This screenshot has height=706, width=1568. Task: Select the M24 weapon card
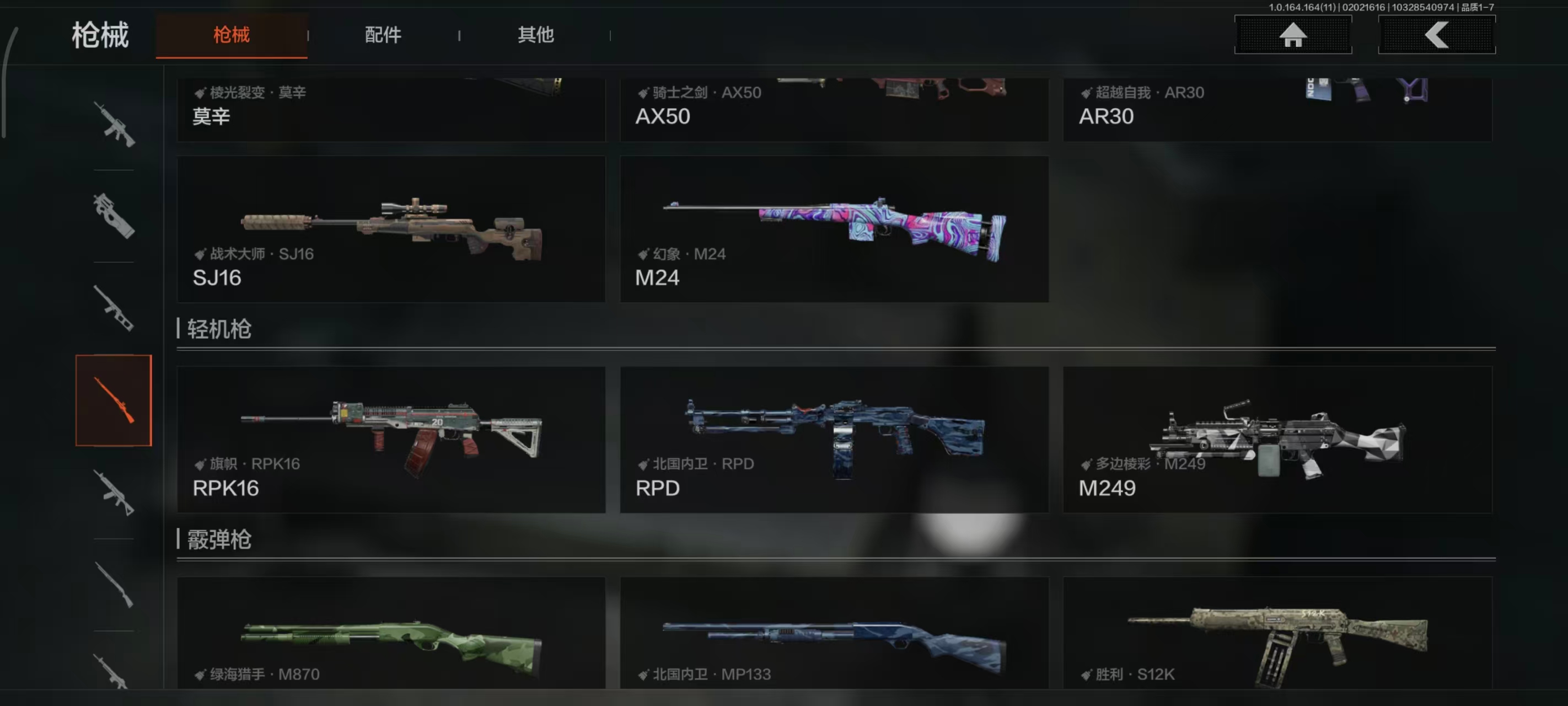click(834, 228)
